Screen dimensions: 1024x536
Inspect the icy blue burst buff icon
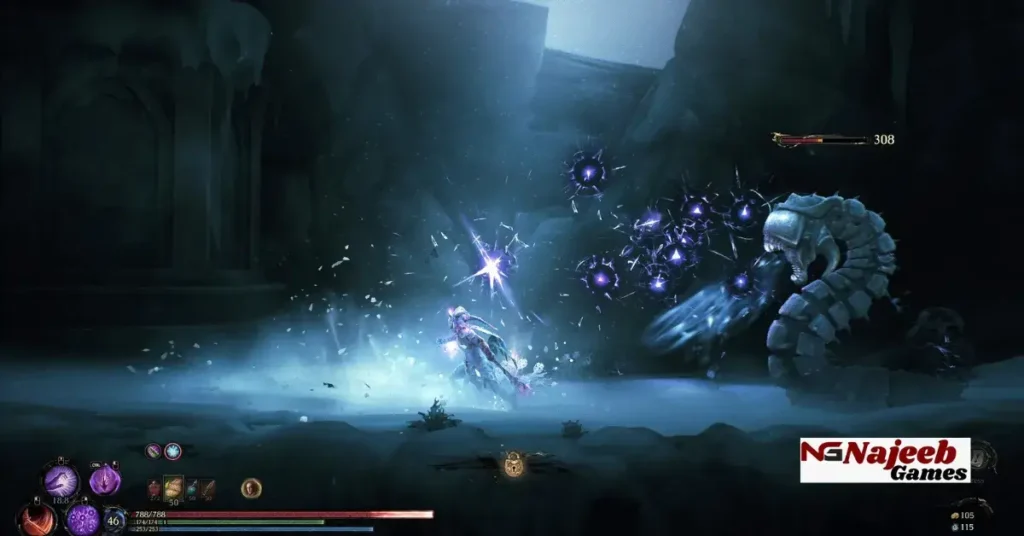coord(173,452)
